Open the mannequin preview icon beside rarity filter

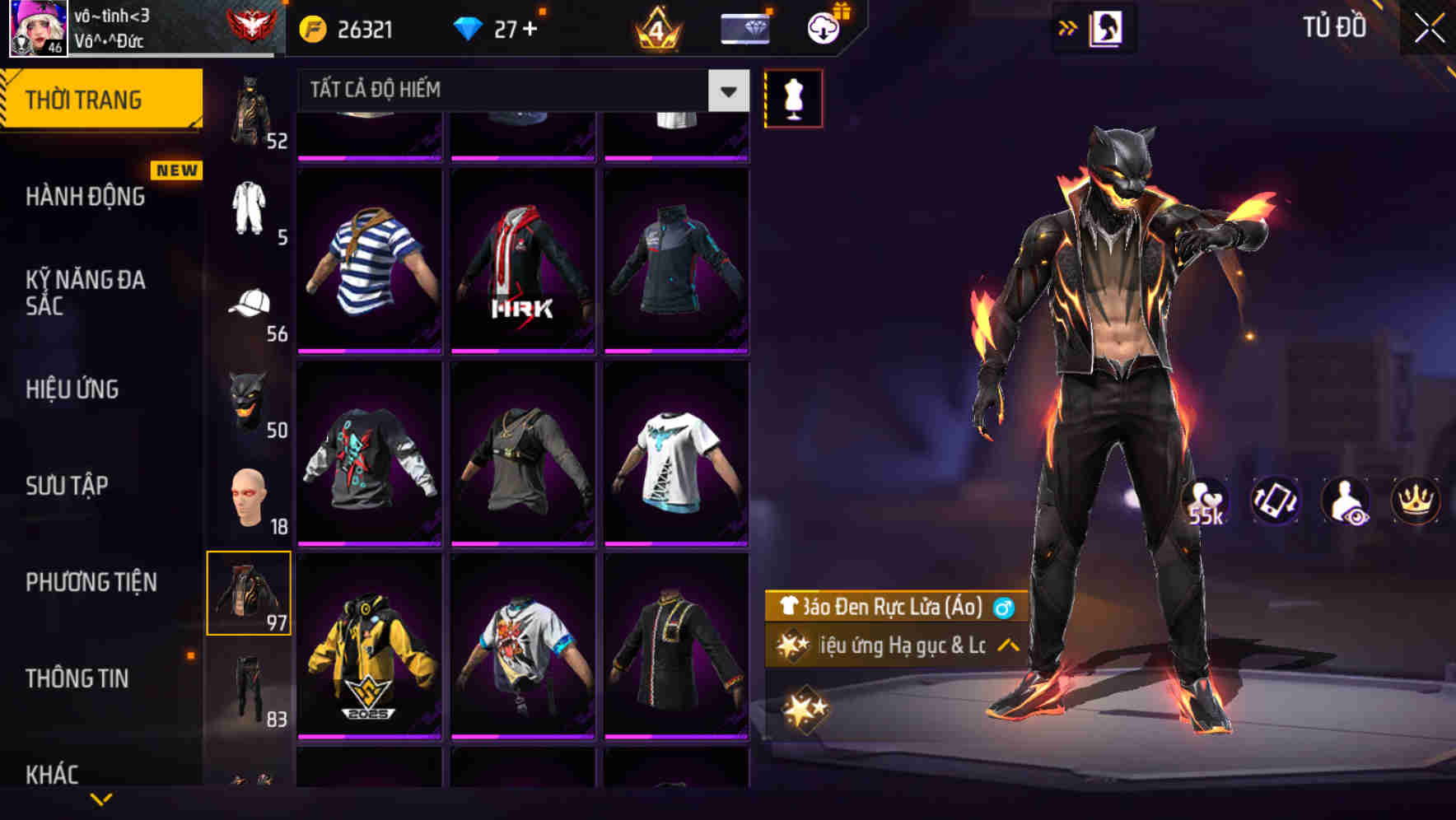click(x=794, y=97)
